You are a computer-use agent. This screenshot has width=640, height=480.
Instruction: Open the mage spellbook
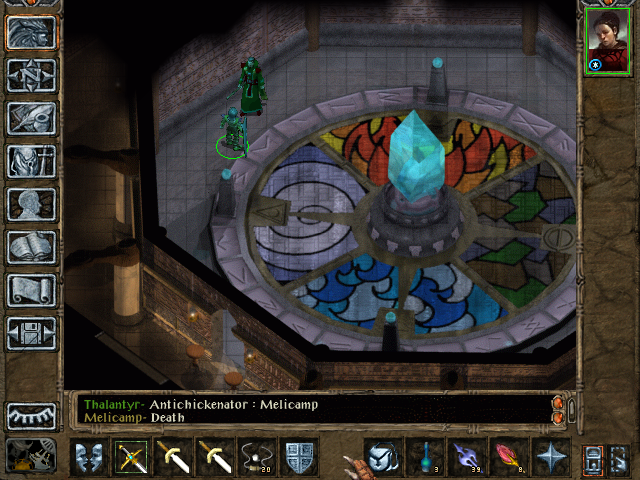(31, 247)
